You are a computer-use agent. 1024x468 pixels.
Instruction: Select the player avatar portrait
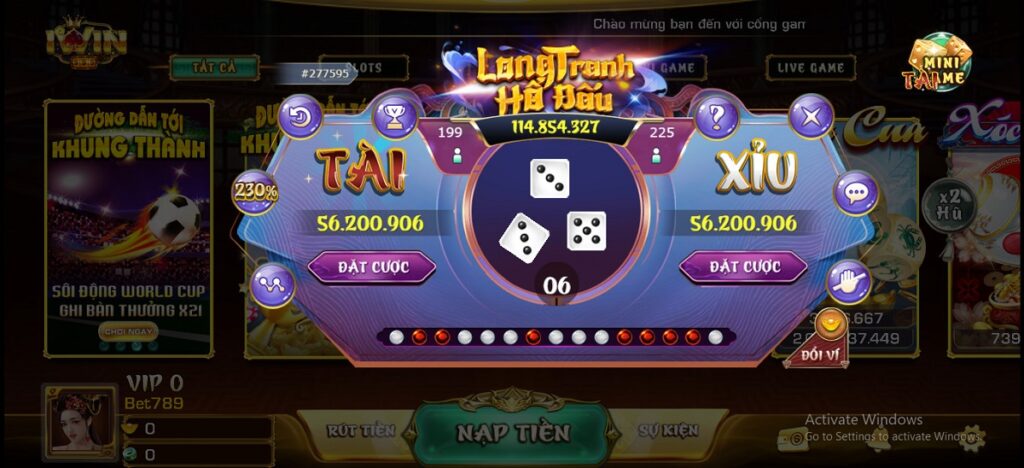click(79, 424)
